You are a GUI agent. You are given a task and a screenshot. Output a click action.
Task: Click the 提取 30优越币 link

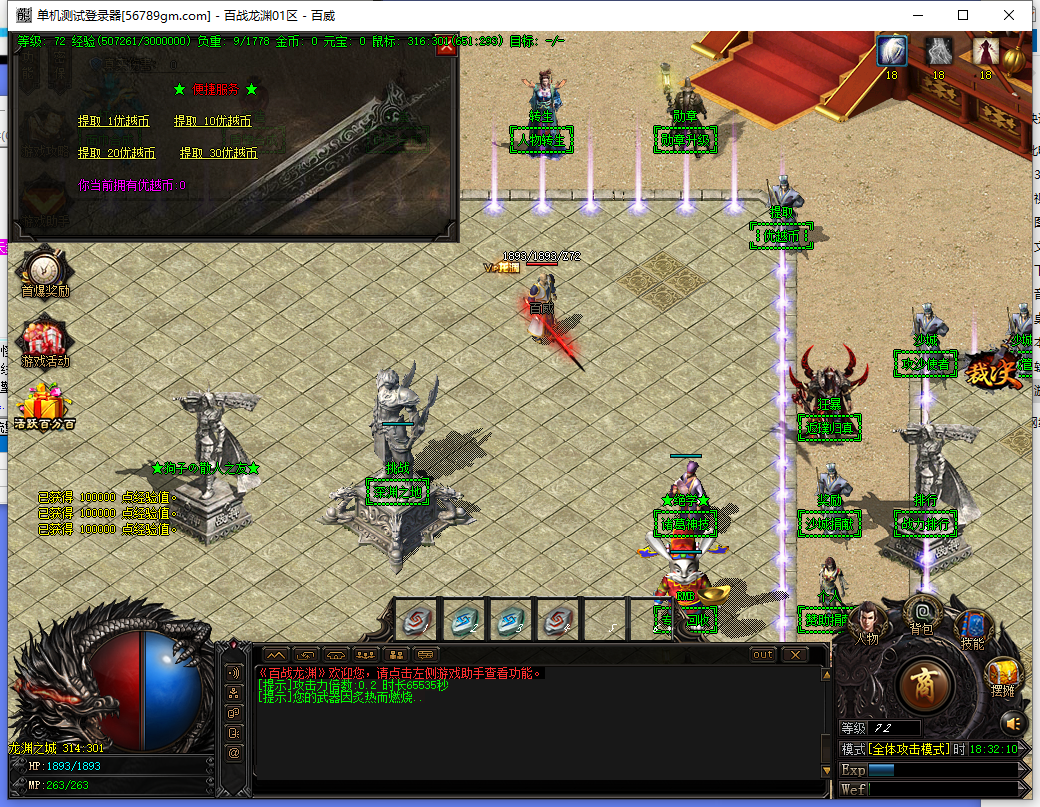click(x=219, y=153)
